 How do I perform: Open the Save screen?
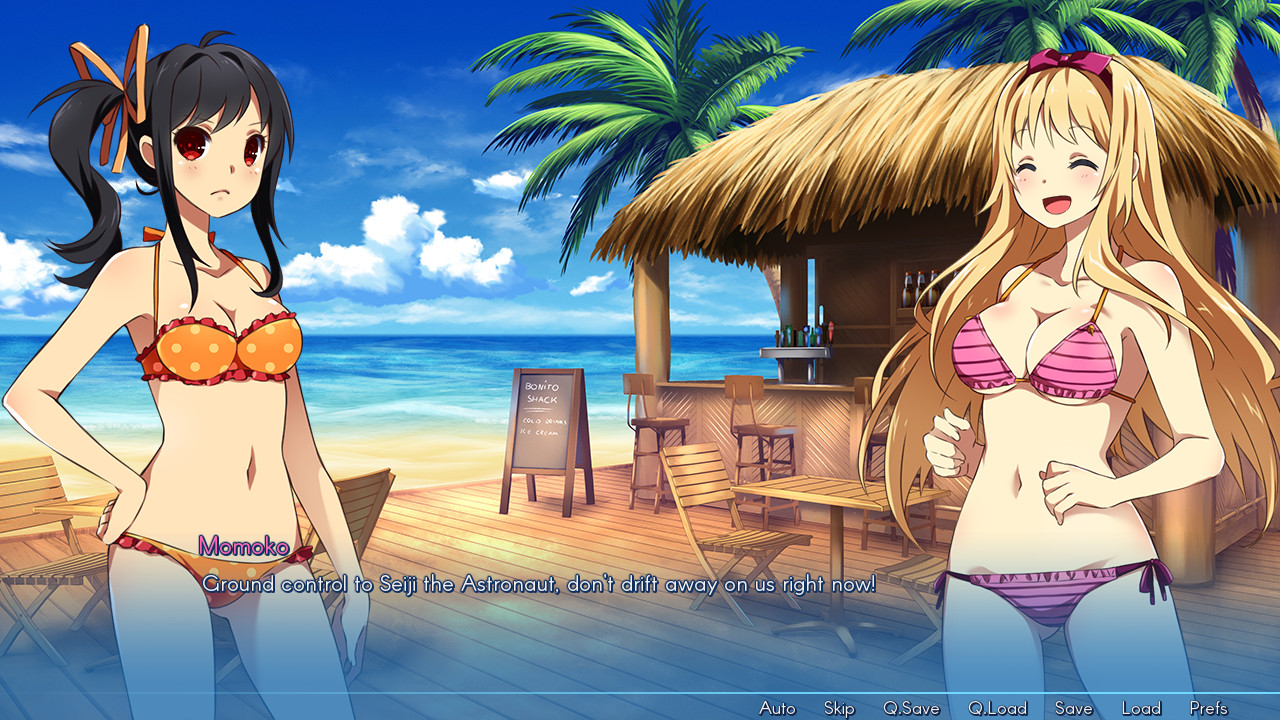(x=1073, y=707)
